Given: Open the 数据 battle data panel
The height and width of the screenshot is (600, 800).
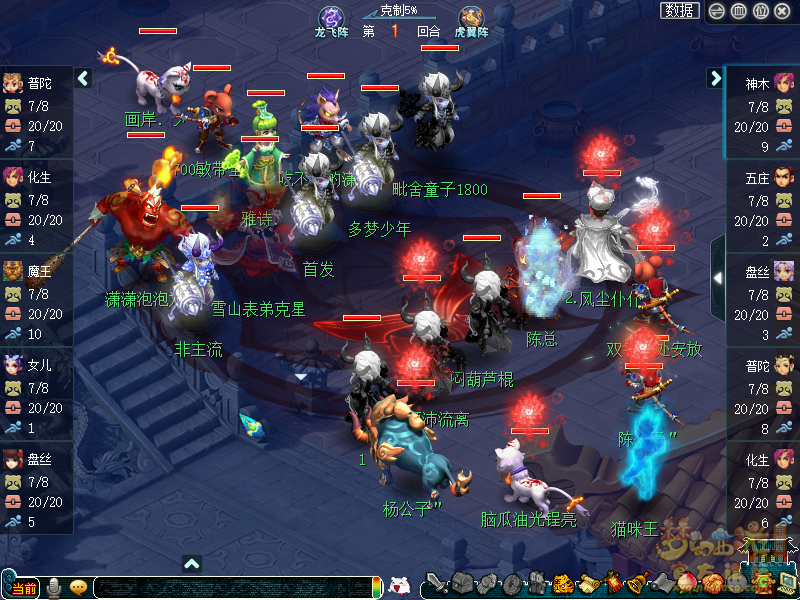Looking at the screenshot, I should point(680,10).
